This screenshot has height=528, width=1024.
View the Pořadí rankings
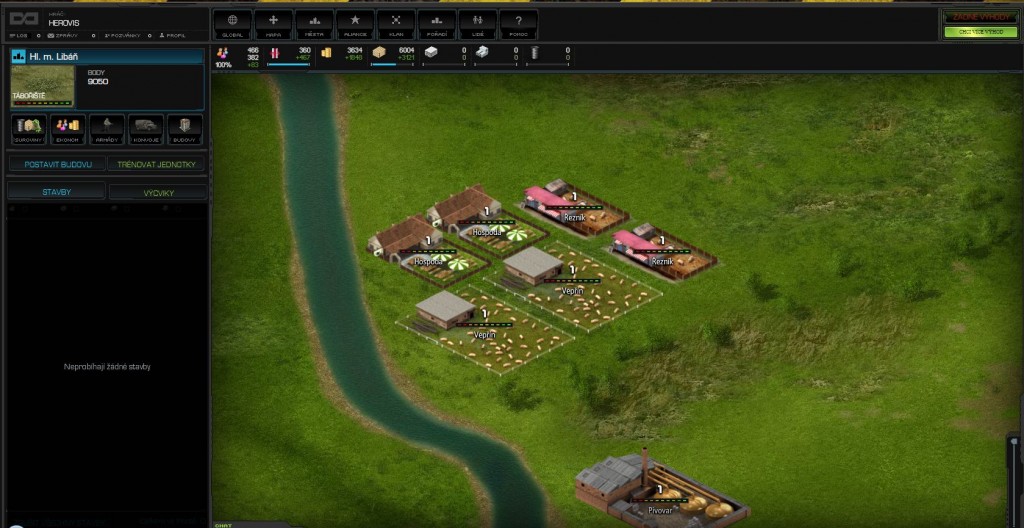tap(437, 23)
